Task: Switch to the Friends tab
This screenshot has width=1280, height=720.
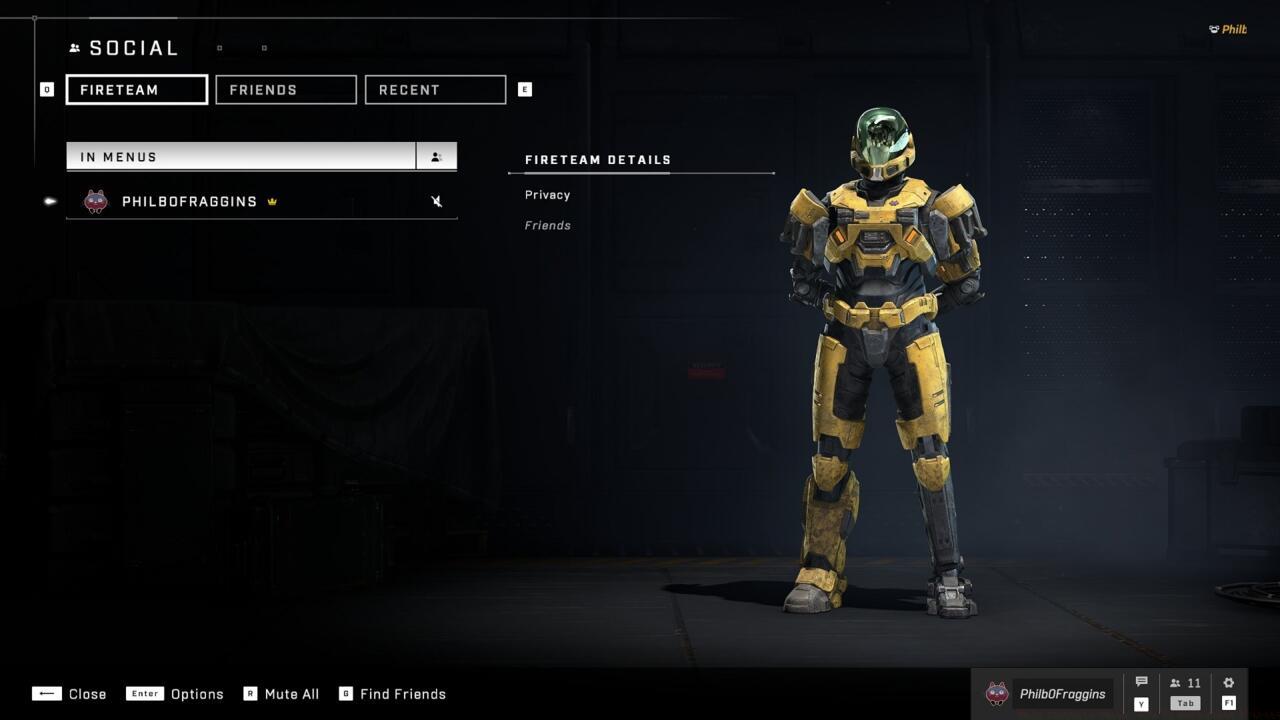Action: coord(285,89)
